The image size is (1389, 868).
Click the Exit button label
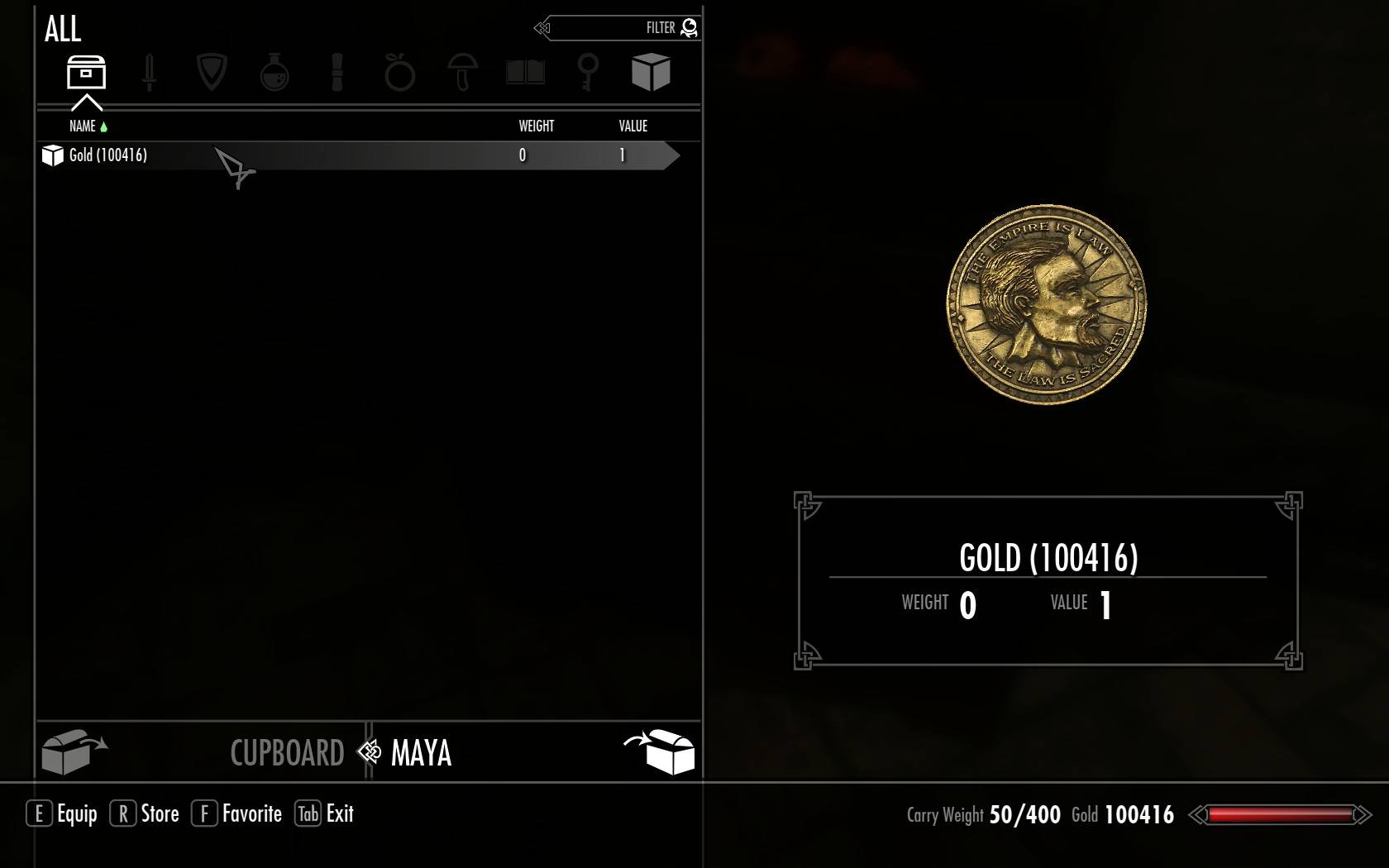coord(340,814)
